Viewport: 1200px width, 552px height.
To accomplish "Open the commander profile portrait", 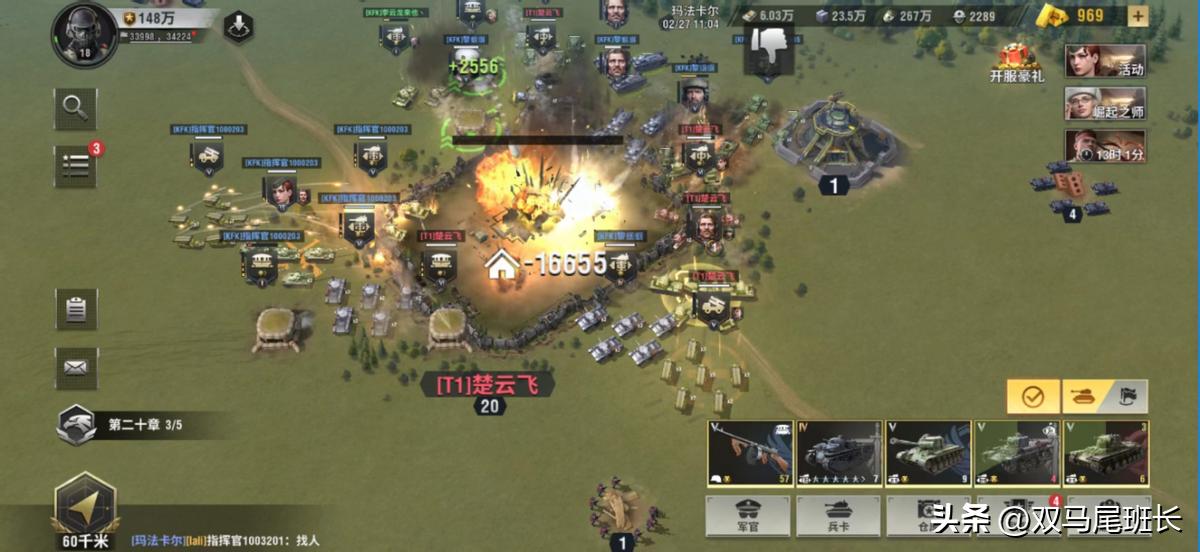I will [85, 34].
